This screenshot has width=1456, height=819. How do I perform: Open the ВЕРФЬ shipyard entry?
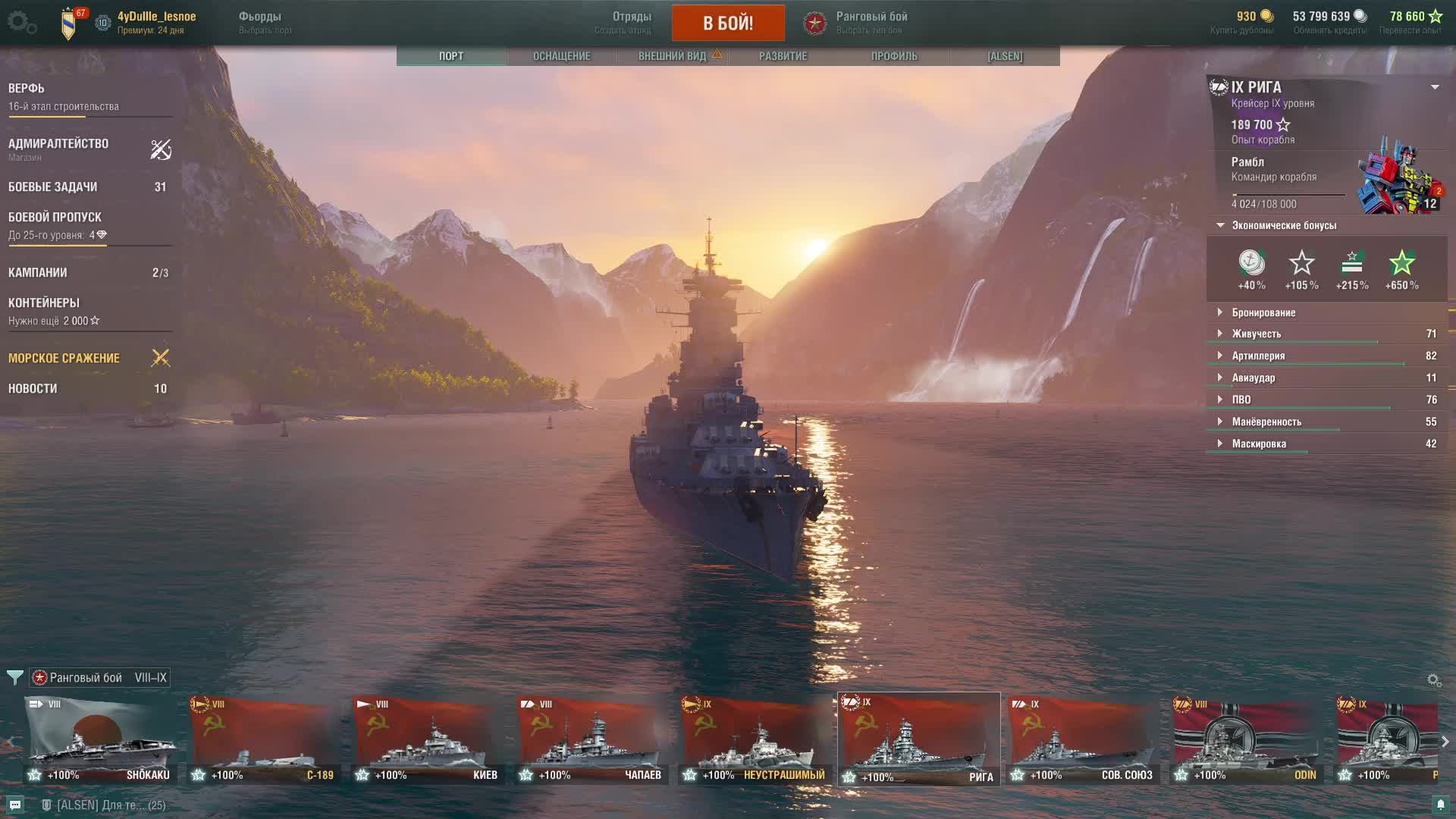point(27,89)
